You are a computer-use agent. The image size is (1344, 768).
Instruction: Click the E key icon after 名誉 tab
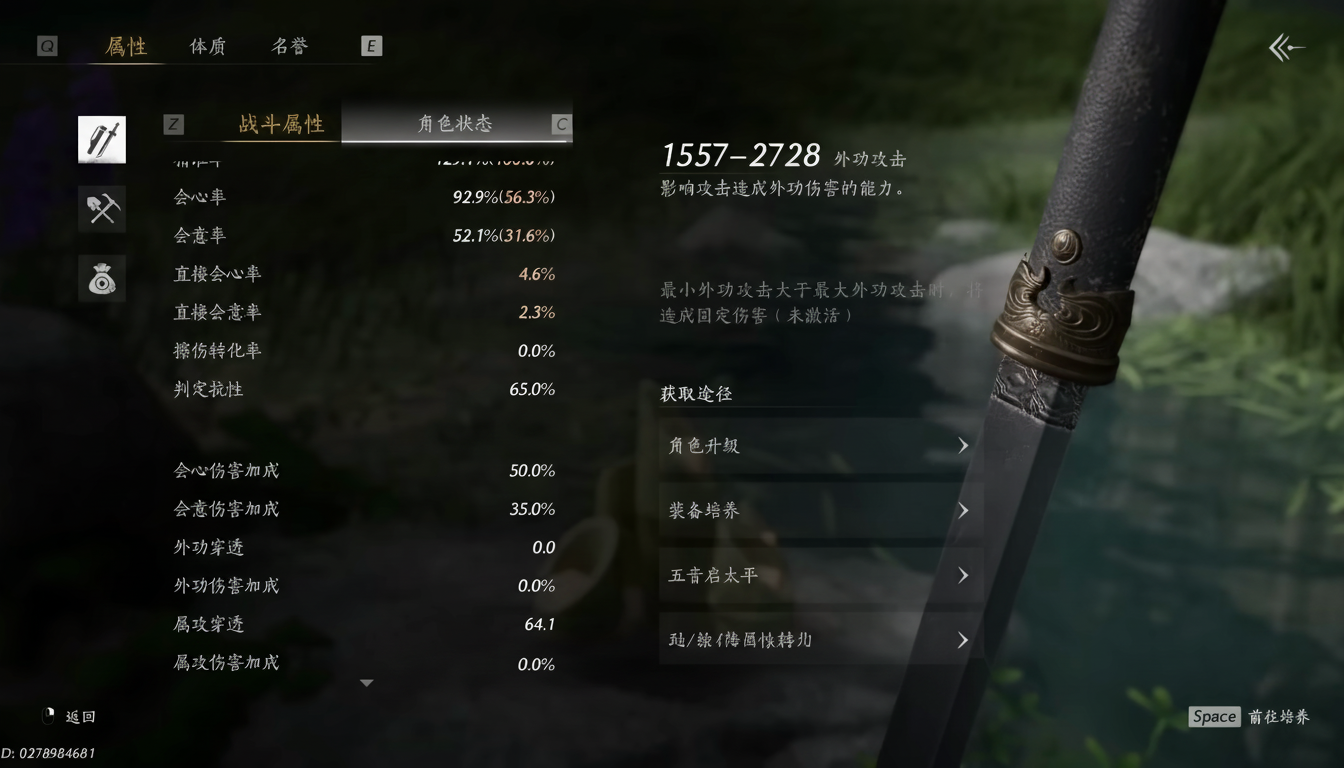pos(371,45)
